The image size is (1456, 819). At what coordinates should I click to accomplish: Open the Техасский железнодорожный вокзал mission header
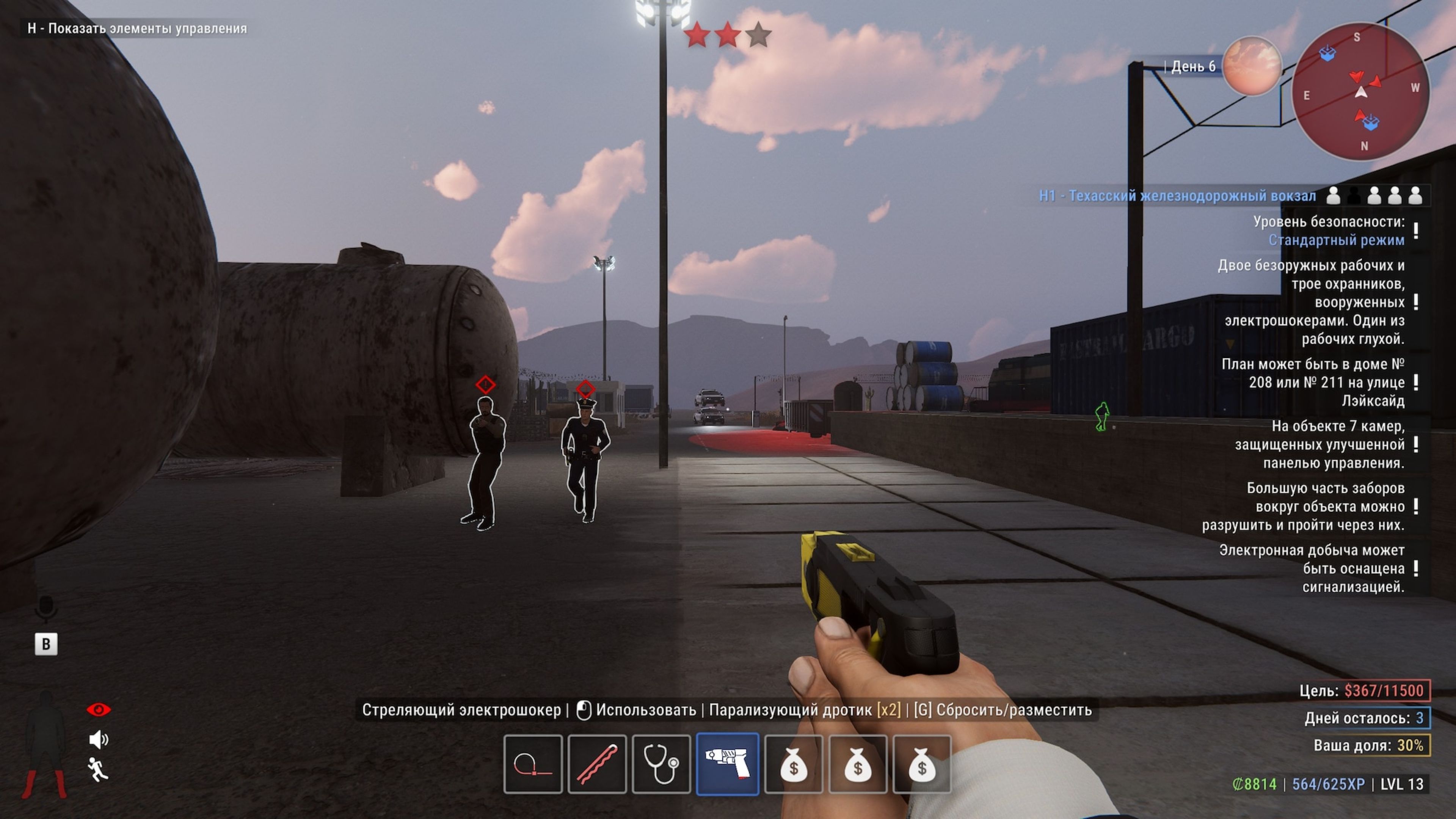pos(1177,196)
